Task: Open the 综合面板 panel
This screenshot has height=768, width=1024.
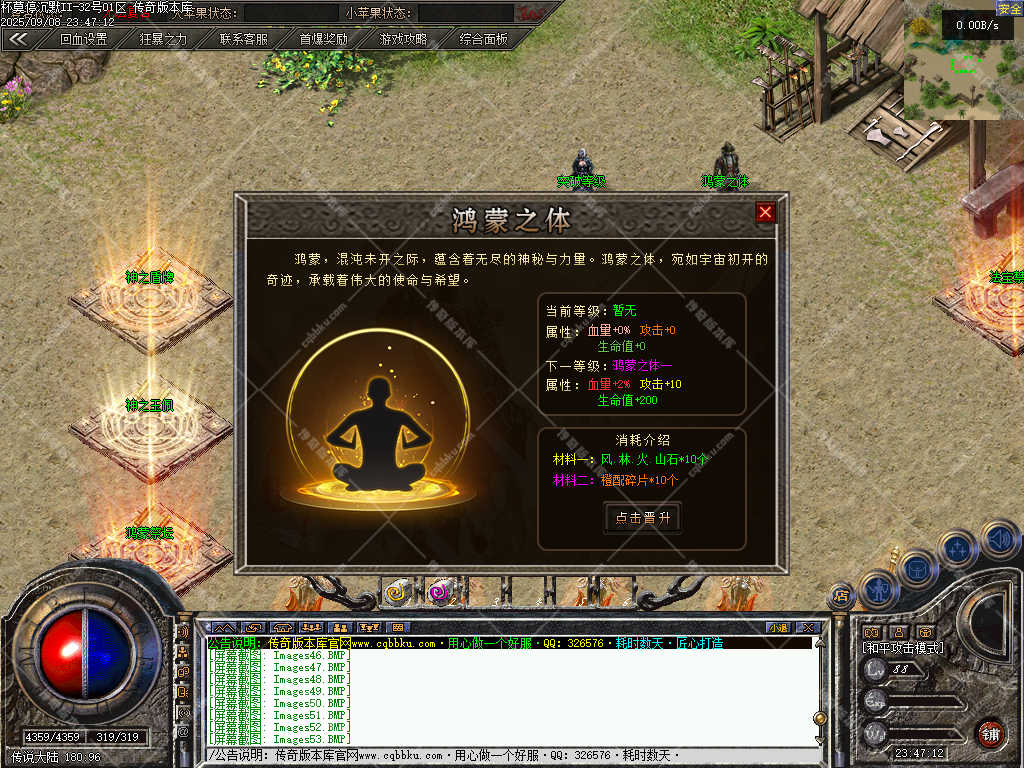Action: click(x=483, y=39)
